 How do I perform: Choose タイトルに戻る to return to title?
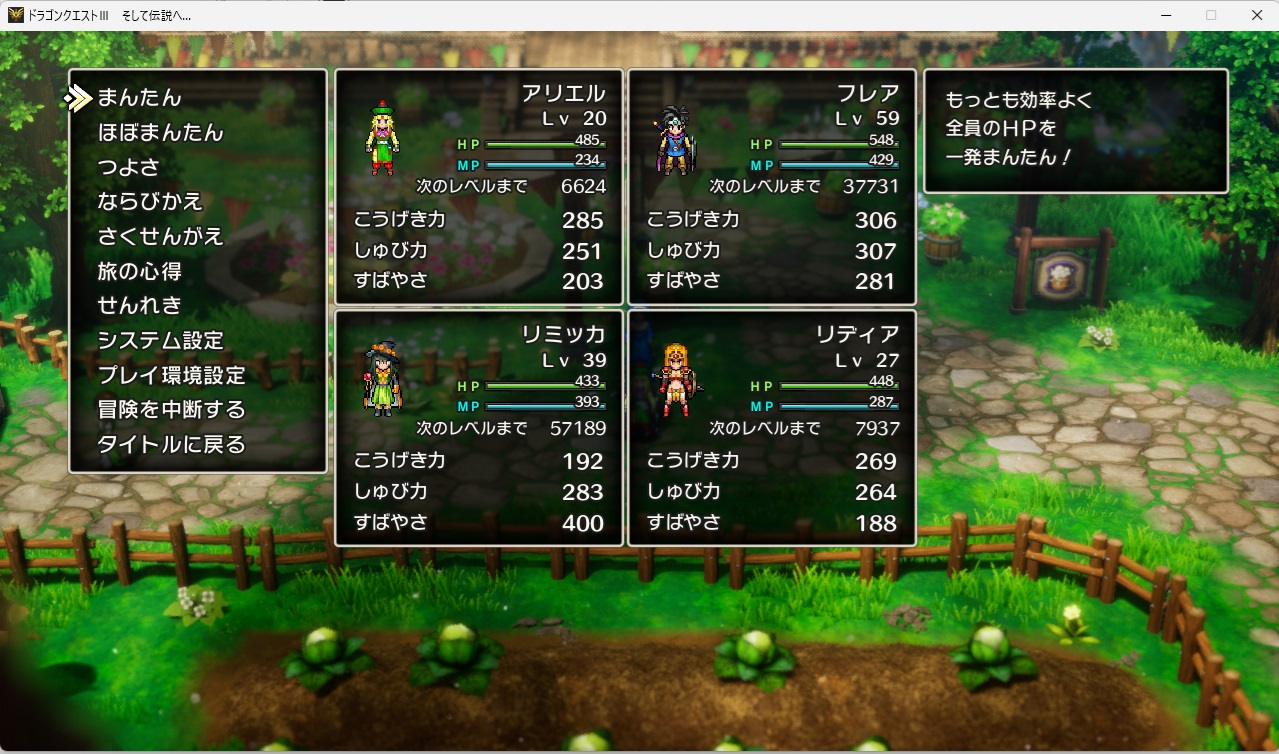click(x=171, y=445)
